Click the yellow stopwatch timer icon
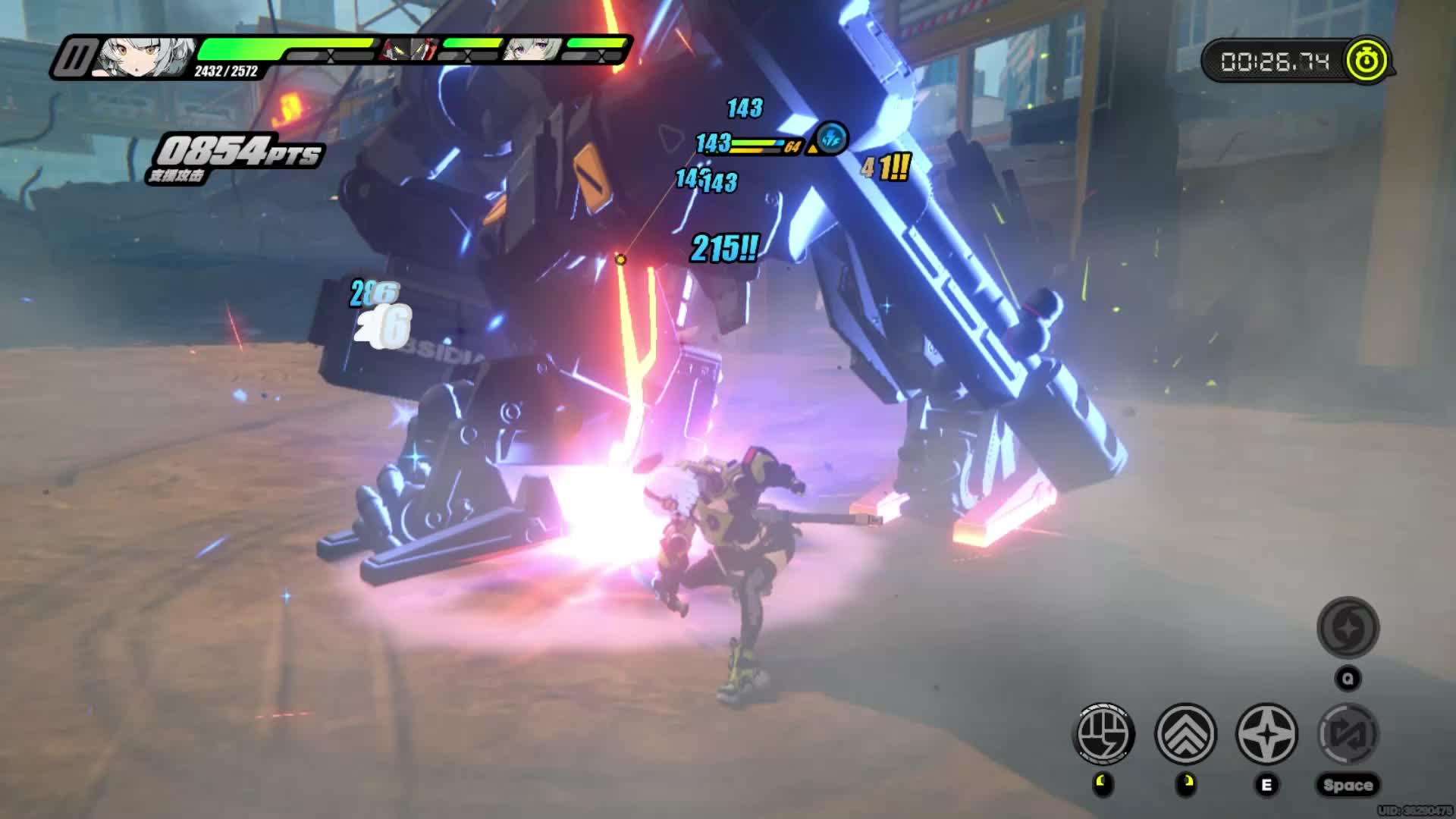The height and width of the screenshot is (819, 1456). click(x=1367, y=60)
